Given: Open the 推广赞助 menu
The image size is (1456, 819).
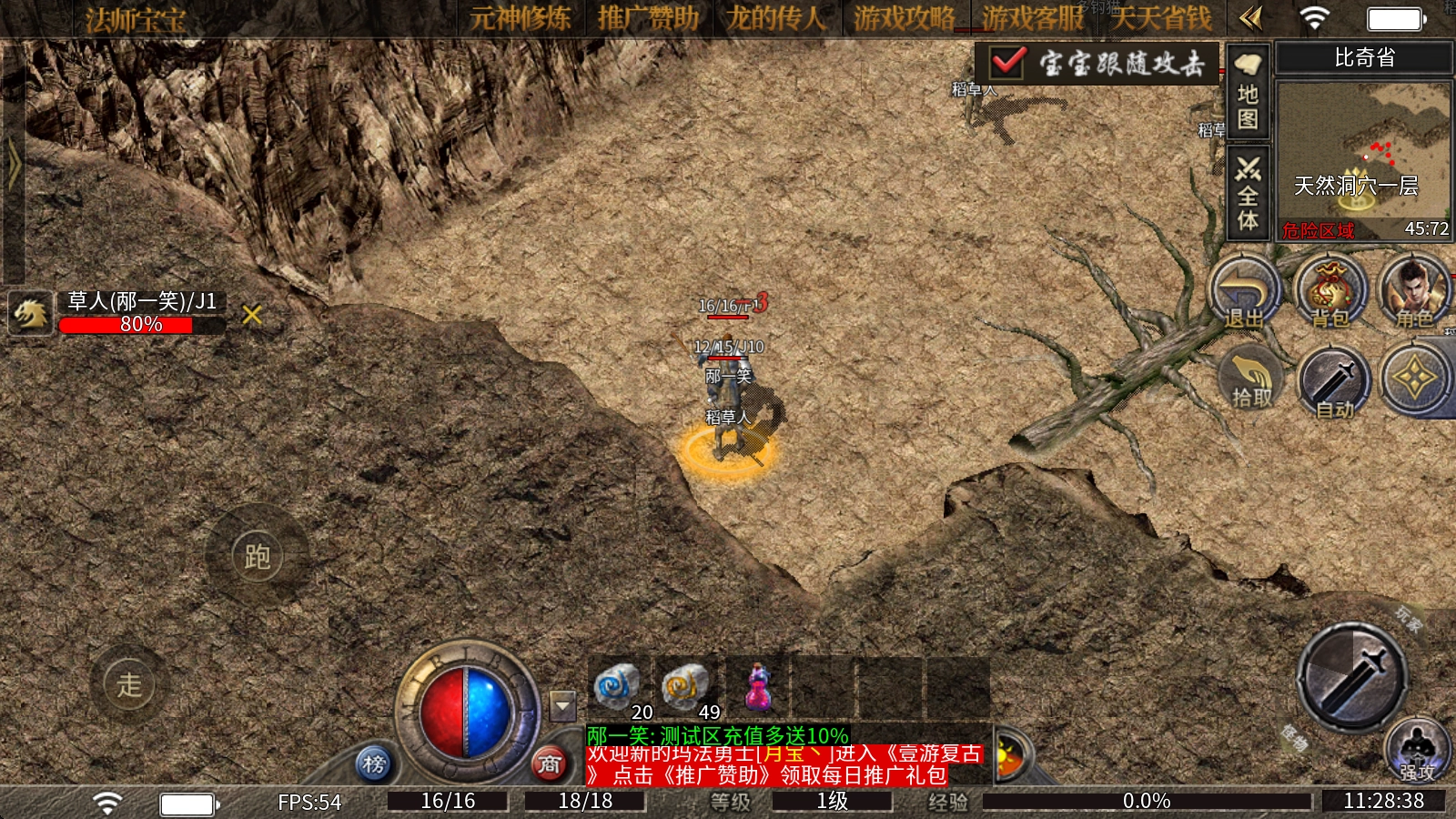Looking at the screenshot, I should 648,18.
